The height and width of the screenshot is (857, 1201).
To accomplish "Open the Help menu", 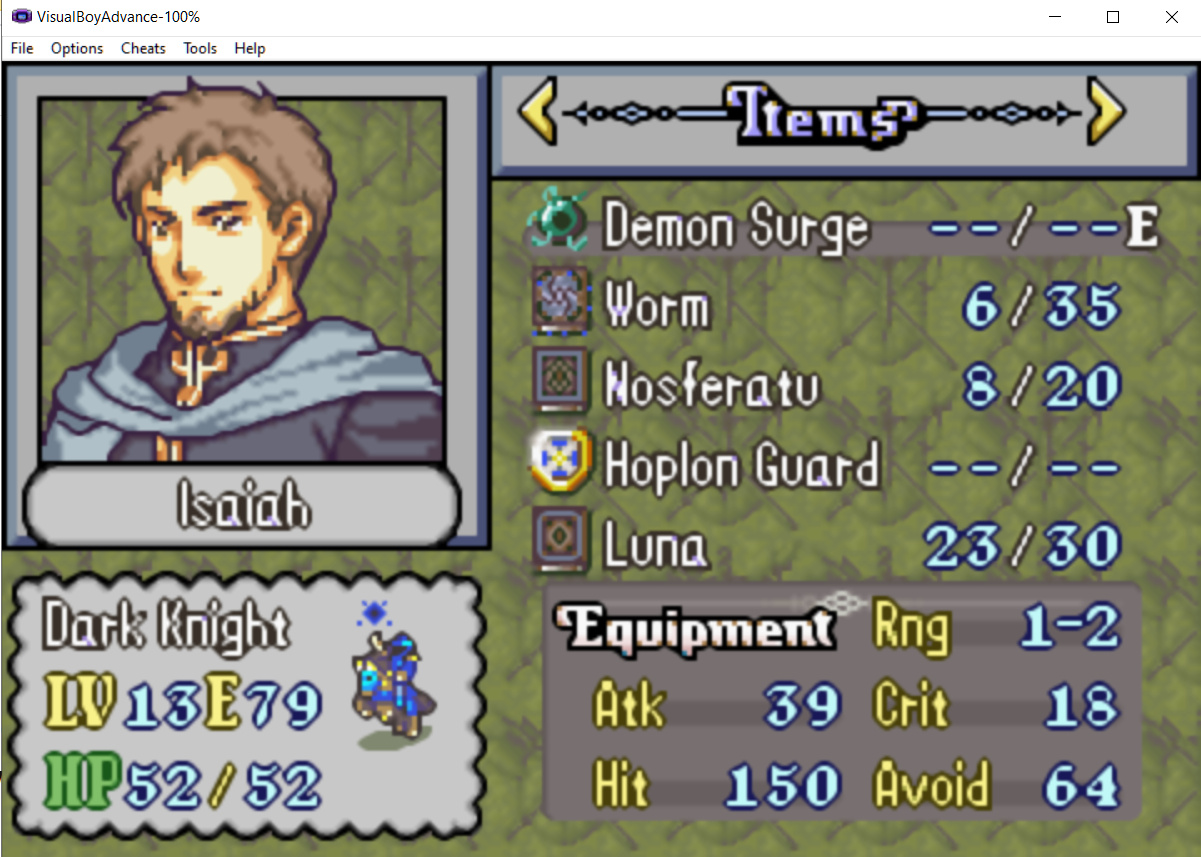I will (250, 48).
